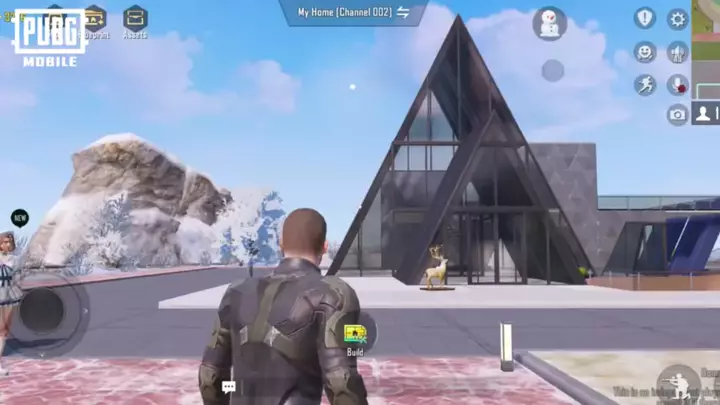720x405 pixels.
Task: Open the camera photo mode
Action: pos(678,115)
